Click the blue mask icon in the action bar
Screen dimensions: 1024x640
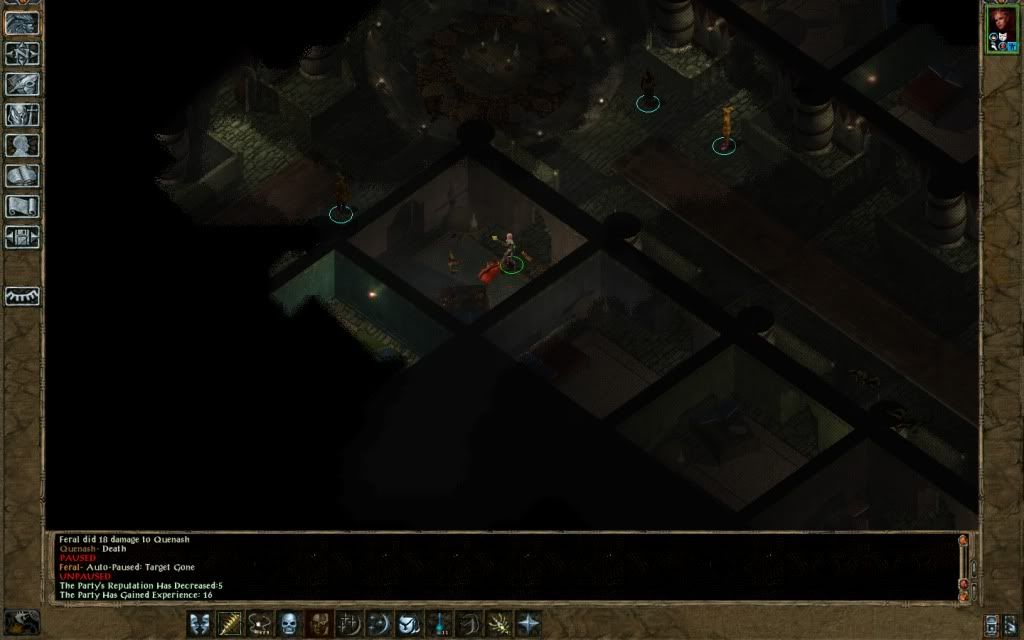pyautogui.click(x=200, y=624)
